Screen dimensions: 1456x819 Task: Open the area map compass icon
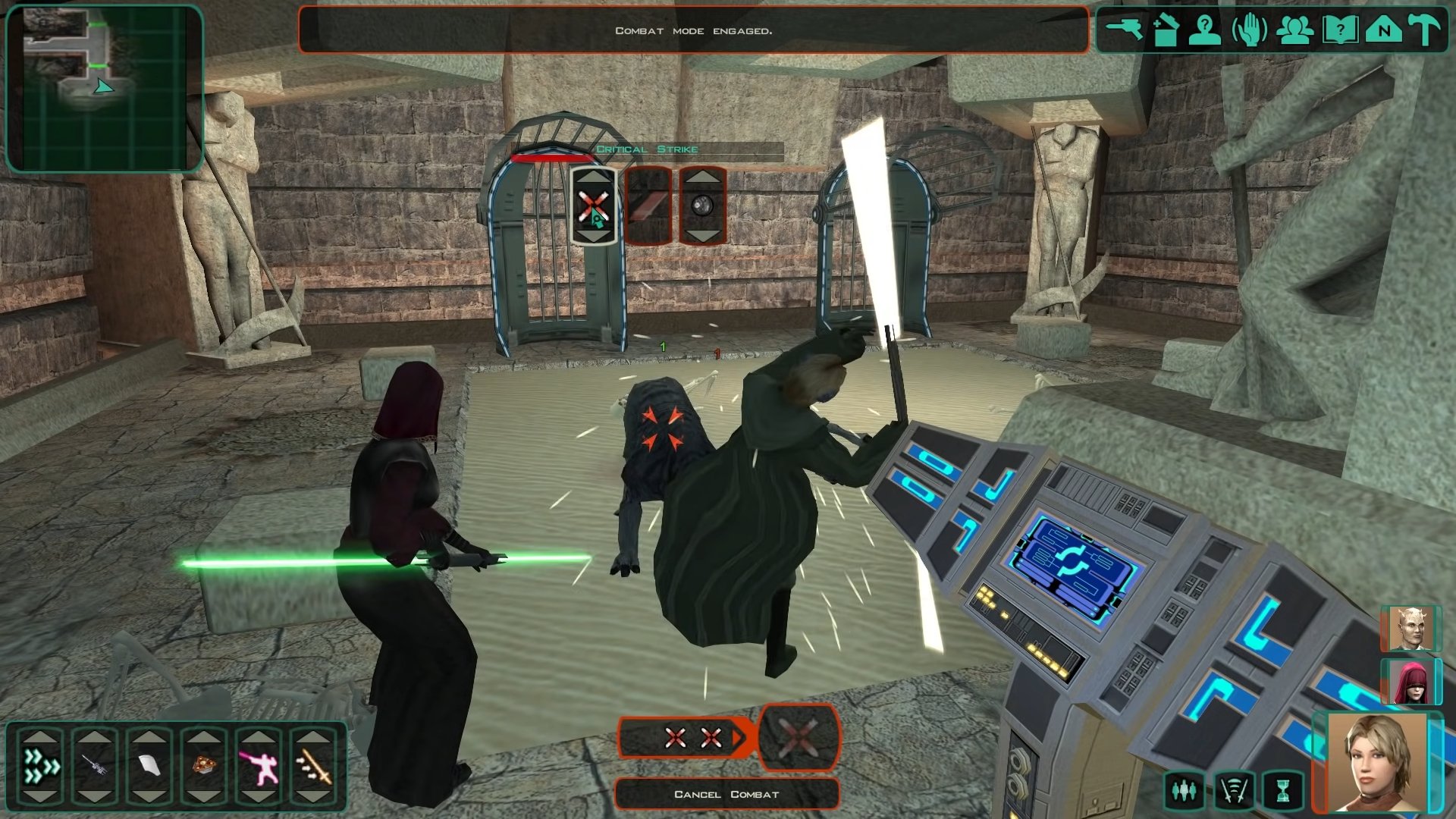(1384, 30)
